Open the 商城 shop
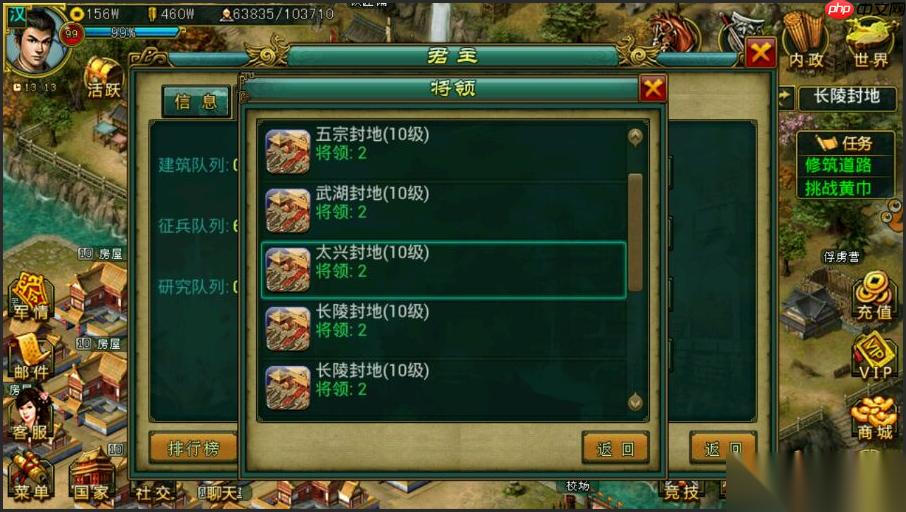The image size is (906, 512). [873, 416]
